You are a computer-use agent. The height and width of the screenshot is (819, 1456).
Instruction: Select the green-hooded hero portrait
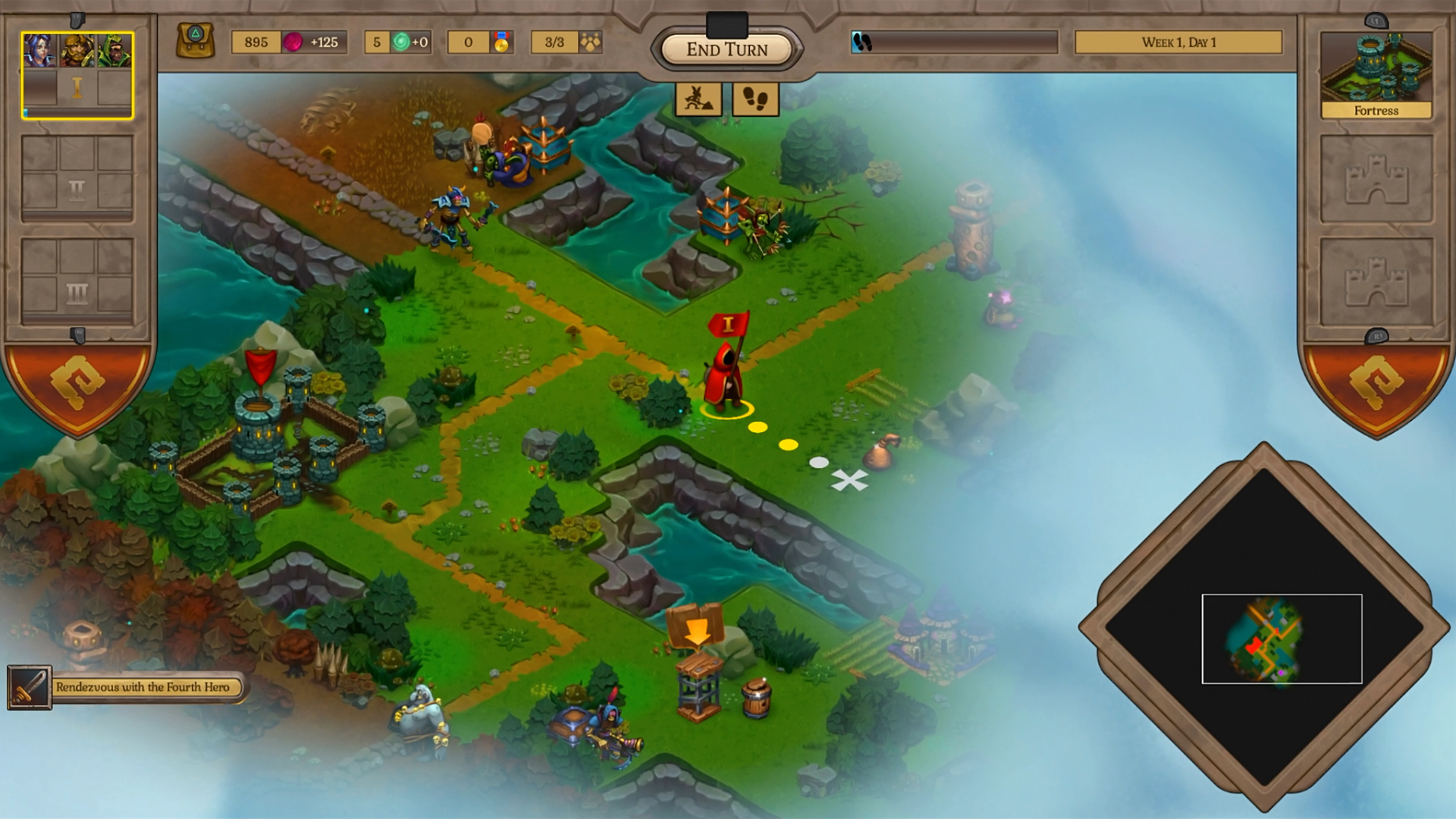[115, 51]
